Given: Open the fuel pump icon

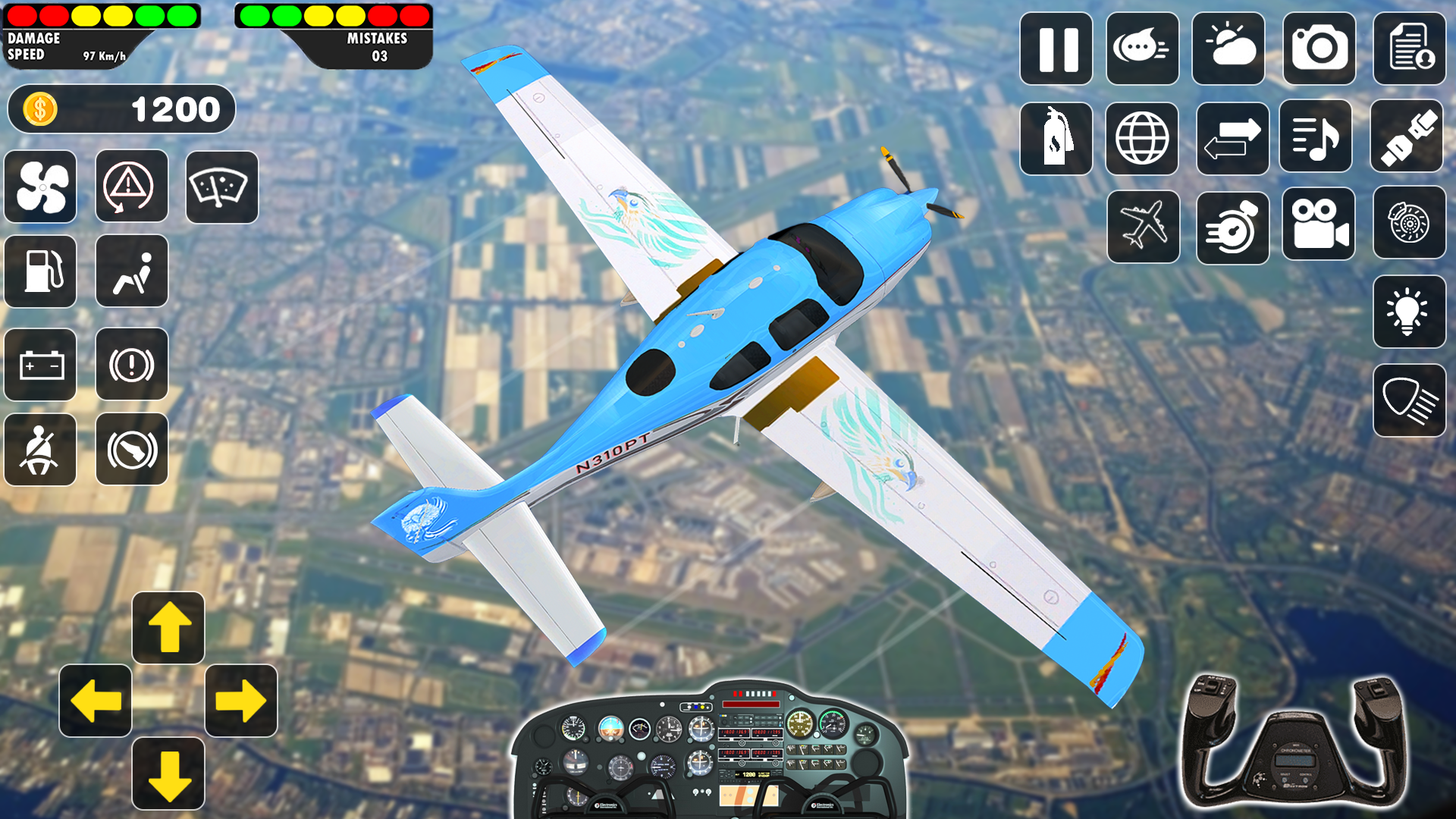Looking at the screenshot, I should pyautogui.click(x=39, y=271).
